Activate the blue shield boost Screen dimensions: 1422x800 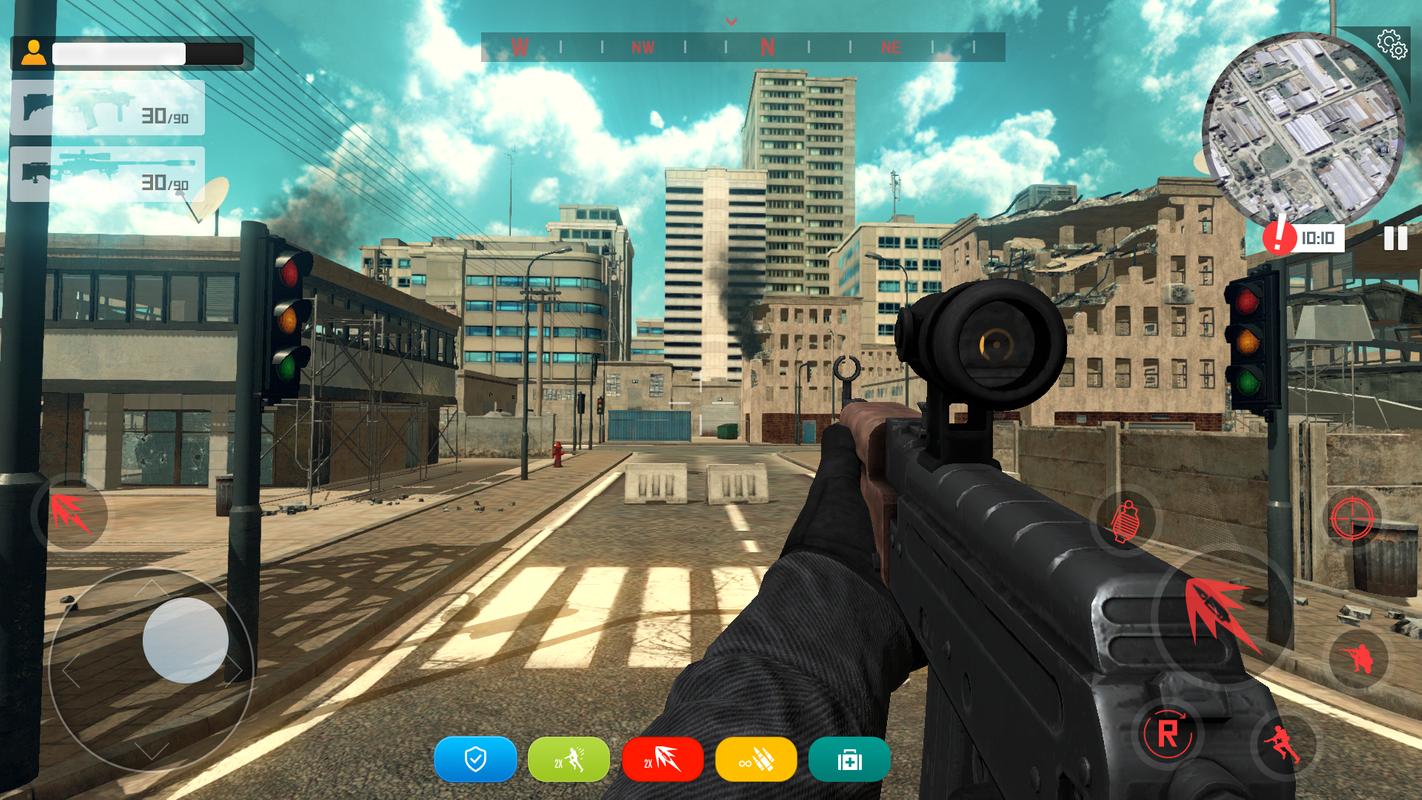[475, 760]
